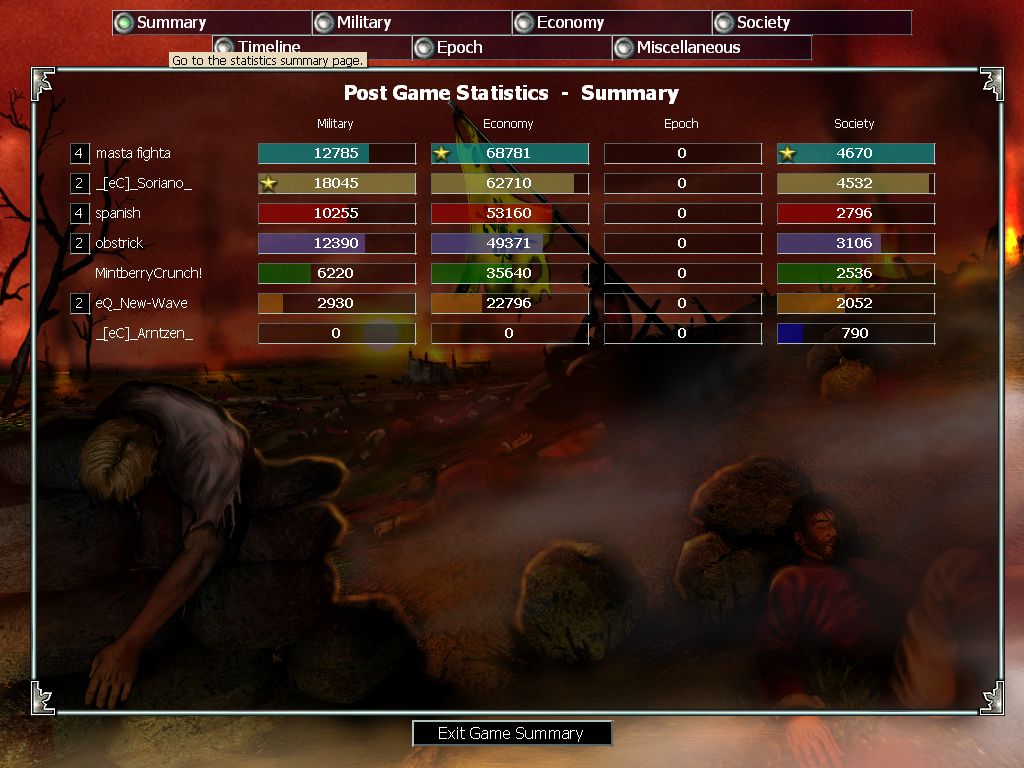
Task: Go to the Epoch statistics tab
Action: tap(511, 47)
